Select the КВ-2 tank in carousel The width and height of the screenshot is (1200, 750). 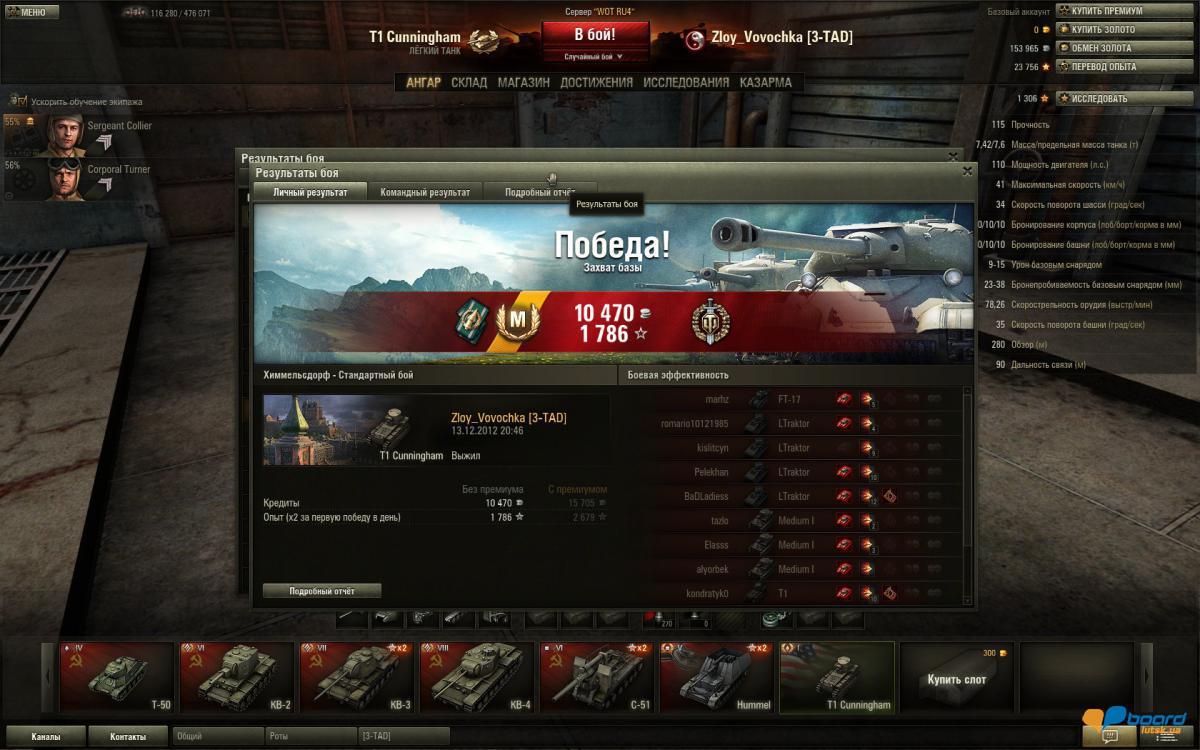click(x=237, y=678)
